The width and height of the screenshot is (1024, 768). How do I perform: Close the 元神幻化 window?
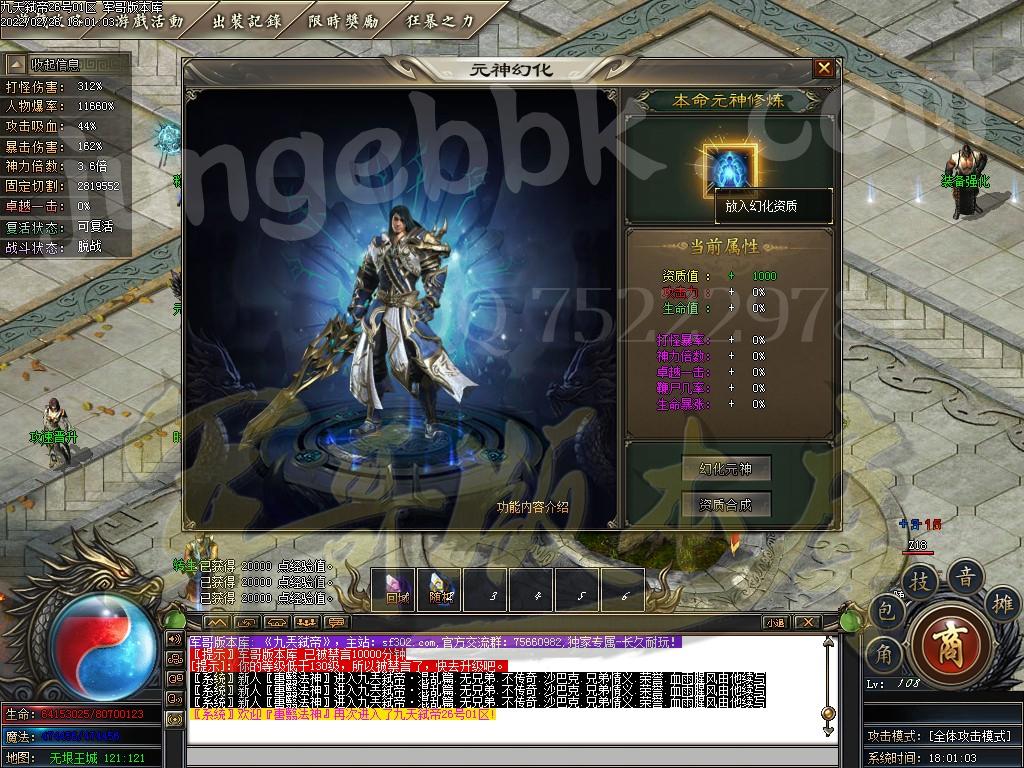[824, 68]
